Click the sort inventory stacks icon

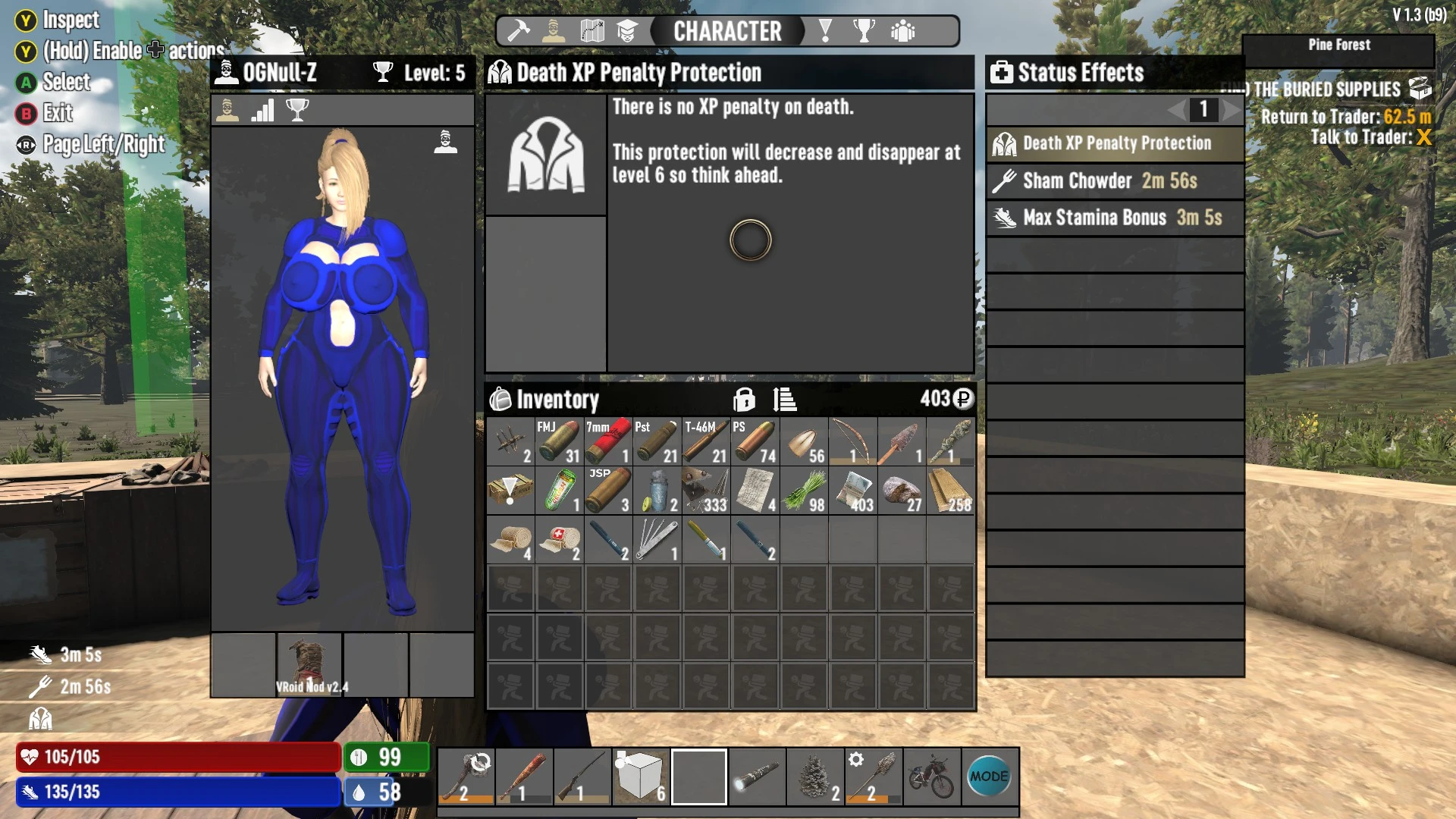(783, 400)
